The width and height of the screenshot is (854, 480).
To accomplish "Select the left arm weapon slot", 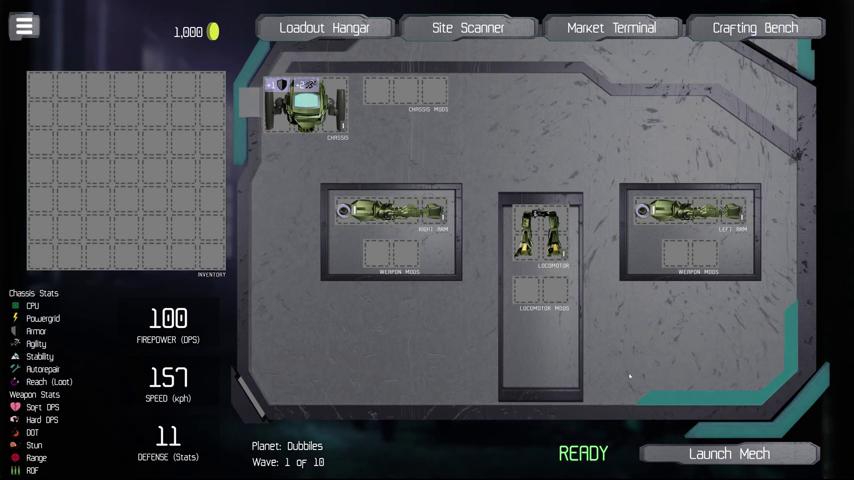I will click(690, 211).
